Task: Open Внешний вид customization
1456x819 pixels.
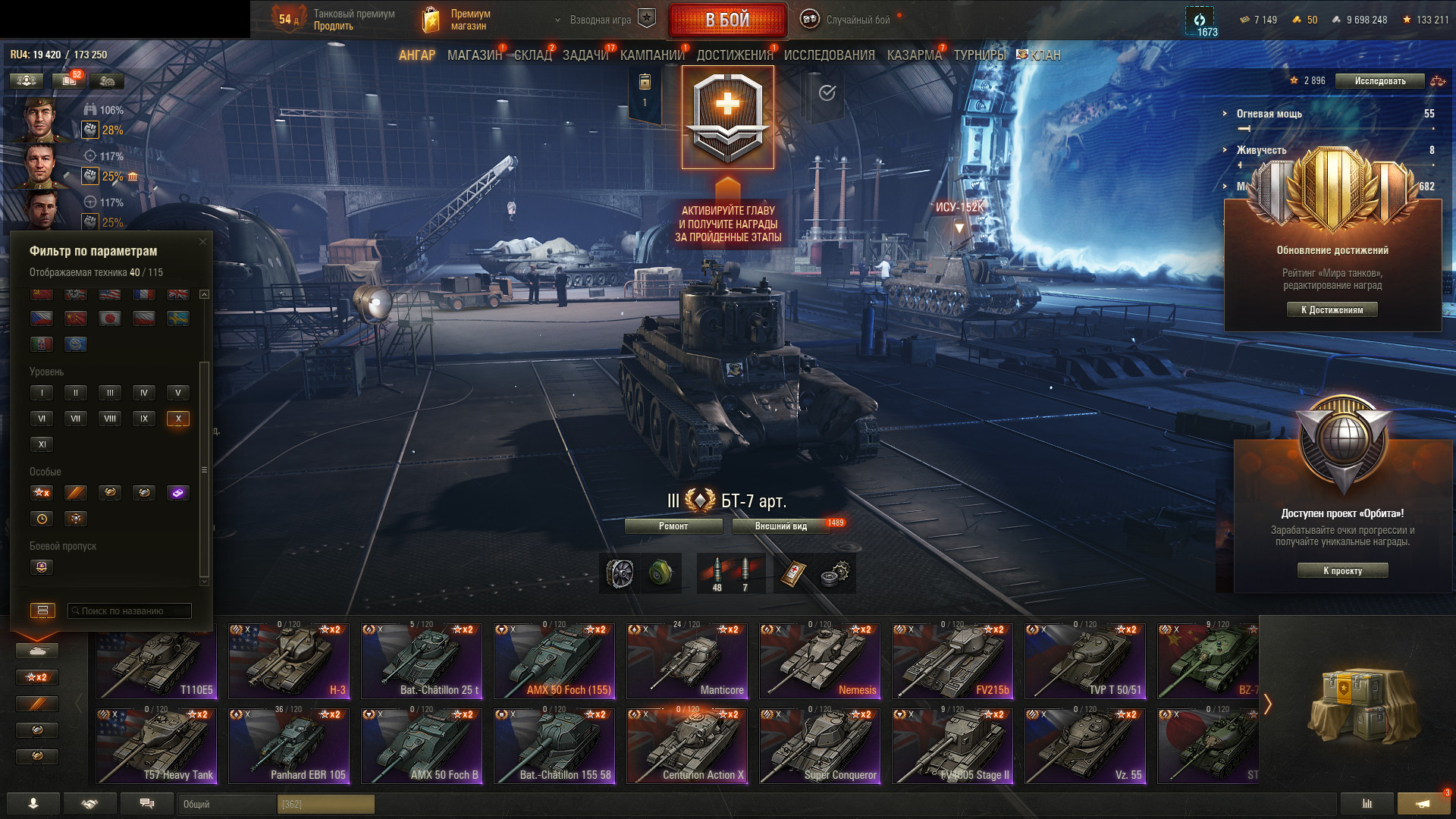Action: click(781, 526)
